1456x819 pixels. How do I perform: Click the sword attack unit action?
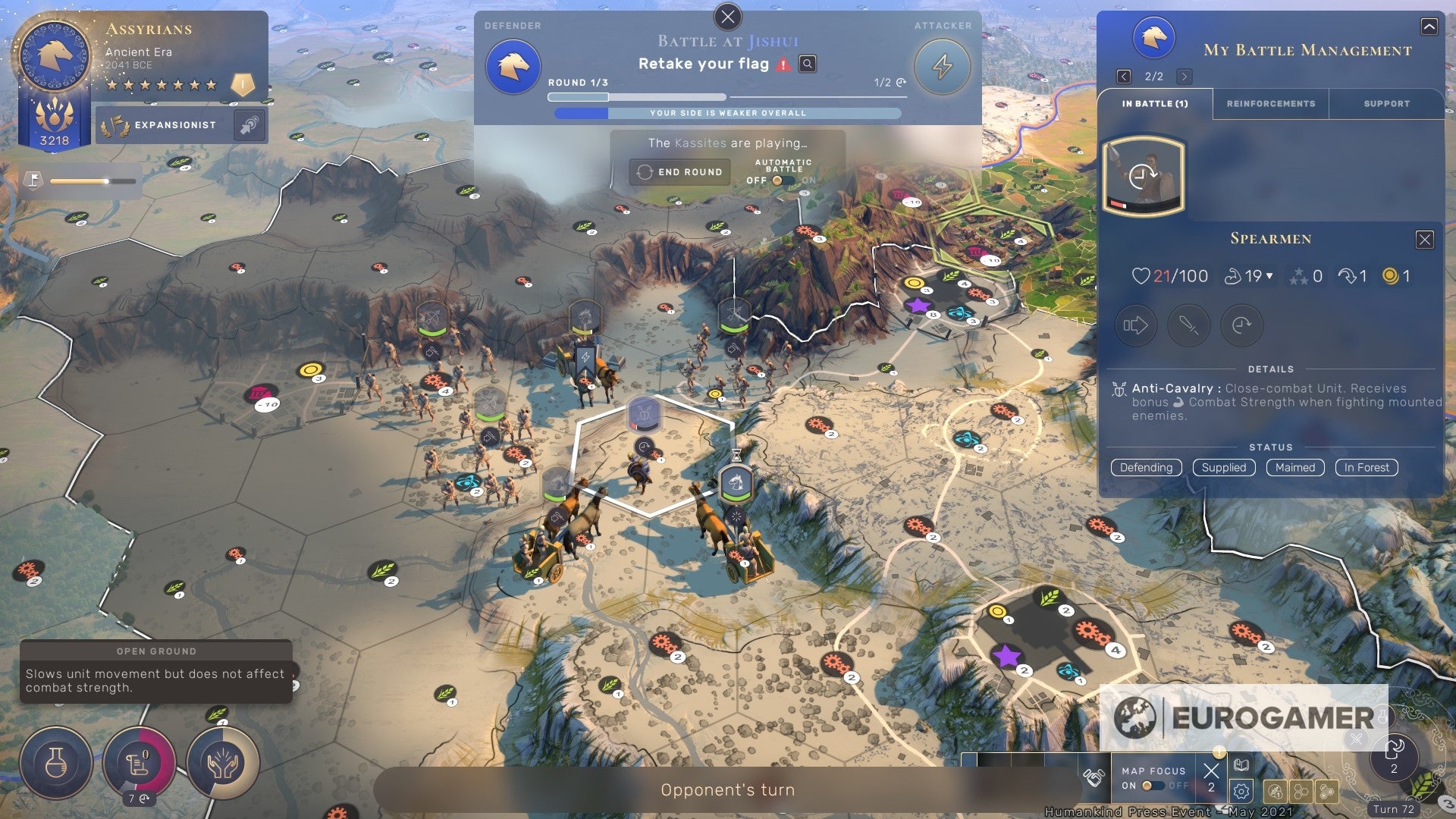[1188, 325]
